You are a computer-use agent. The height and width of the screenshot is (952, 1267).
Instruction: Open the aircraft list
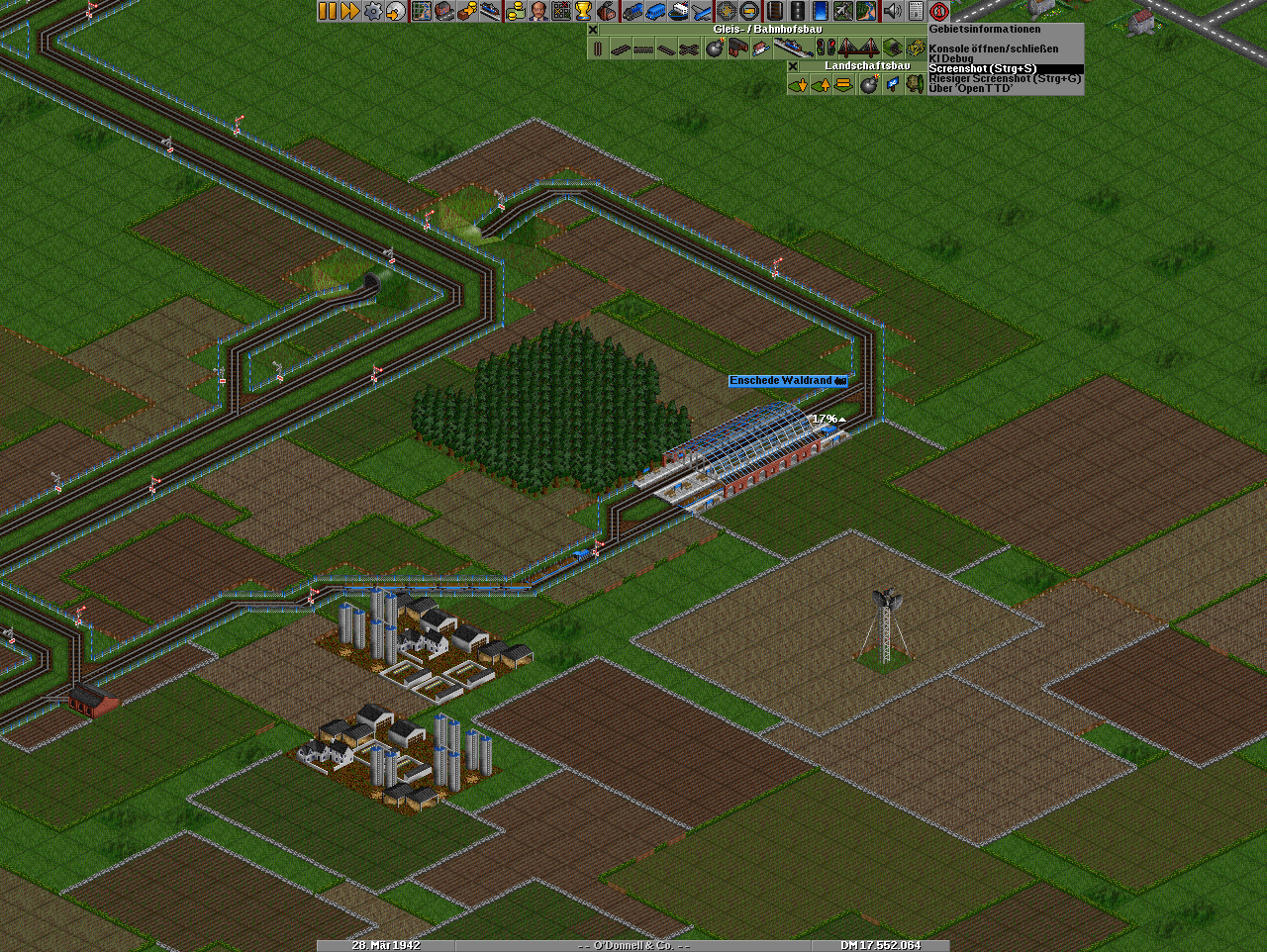(x=702, y=11)
